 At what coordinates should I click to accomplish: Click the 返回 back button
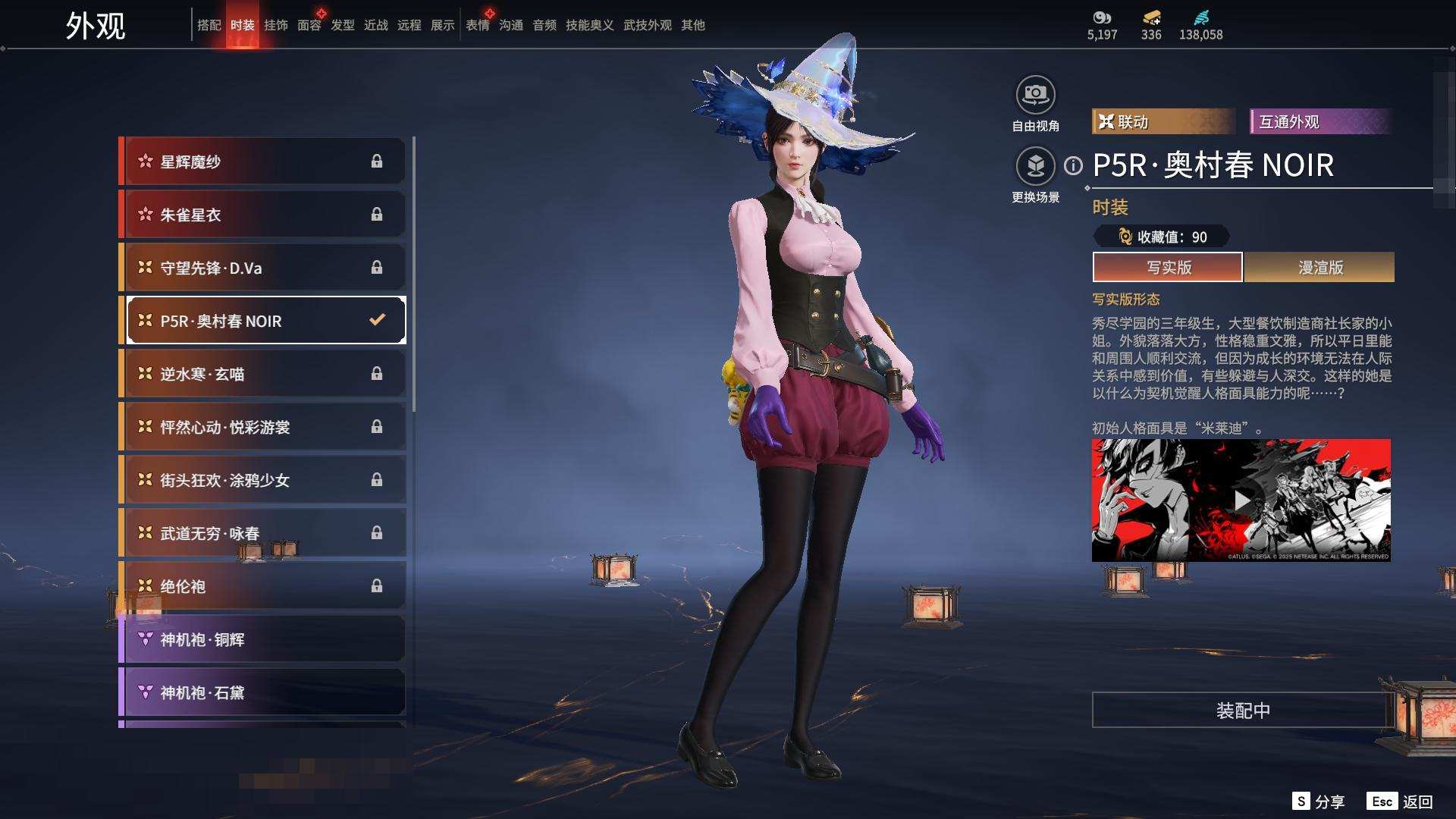pos(1417,802)
